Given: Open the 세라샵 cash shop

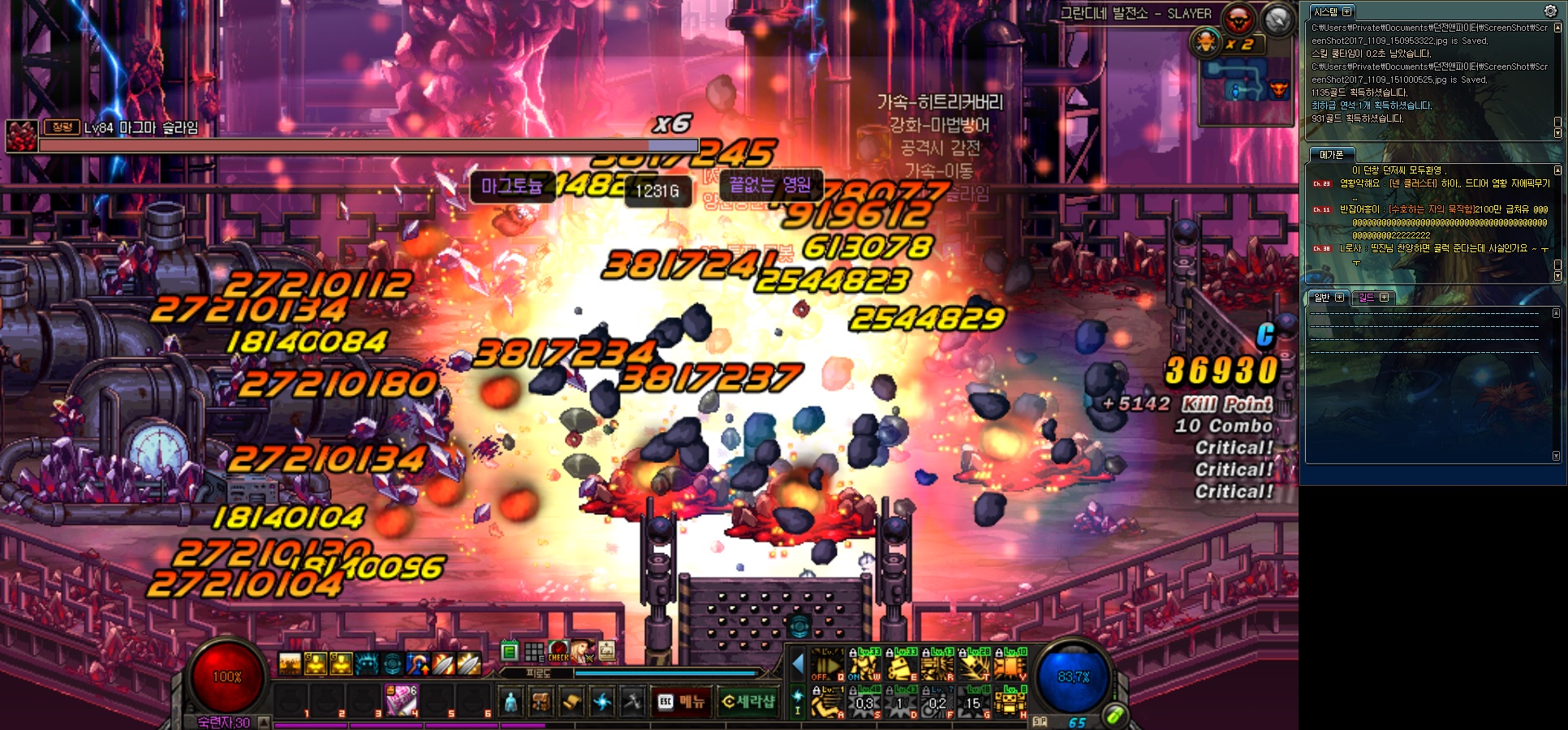Looking at the screenshot, I should pyautogui.click(x=747, y=702).
